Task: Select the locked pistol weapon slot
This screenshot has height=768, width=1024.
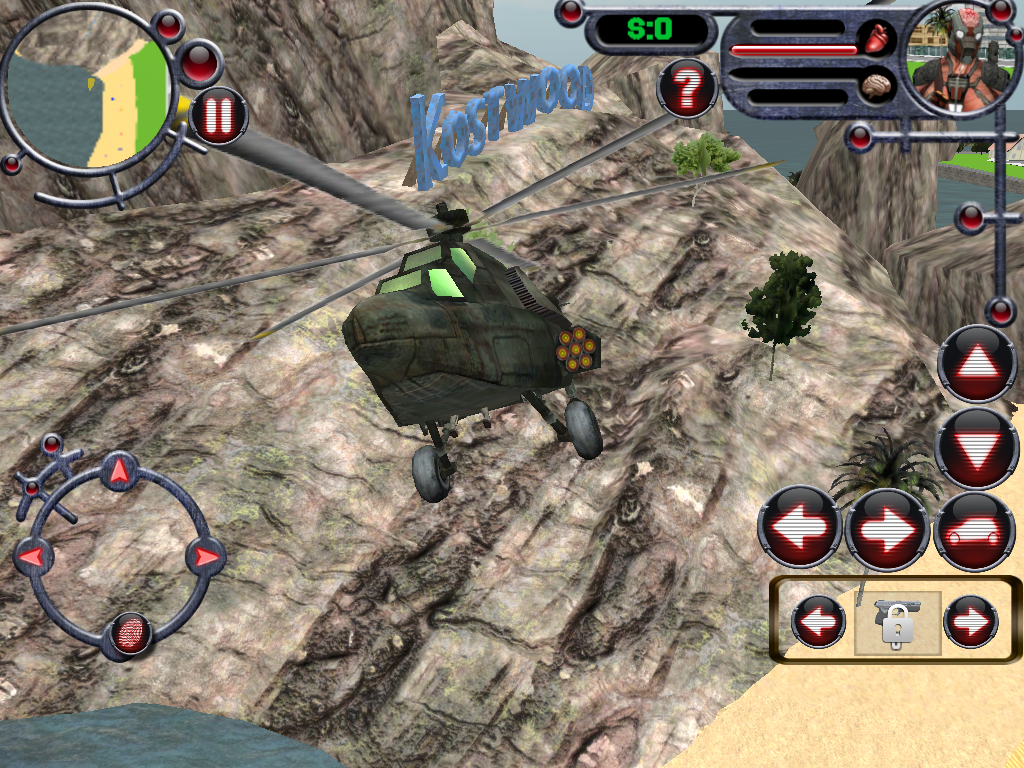Action: click(x=896, y=622)
